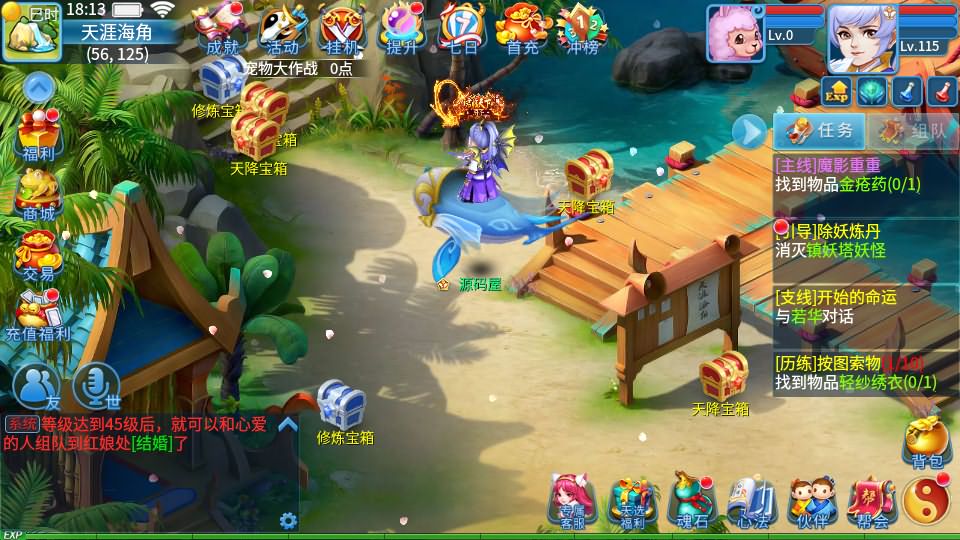
Task: Open the 活动 events menu
Action: [282, 30]
